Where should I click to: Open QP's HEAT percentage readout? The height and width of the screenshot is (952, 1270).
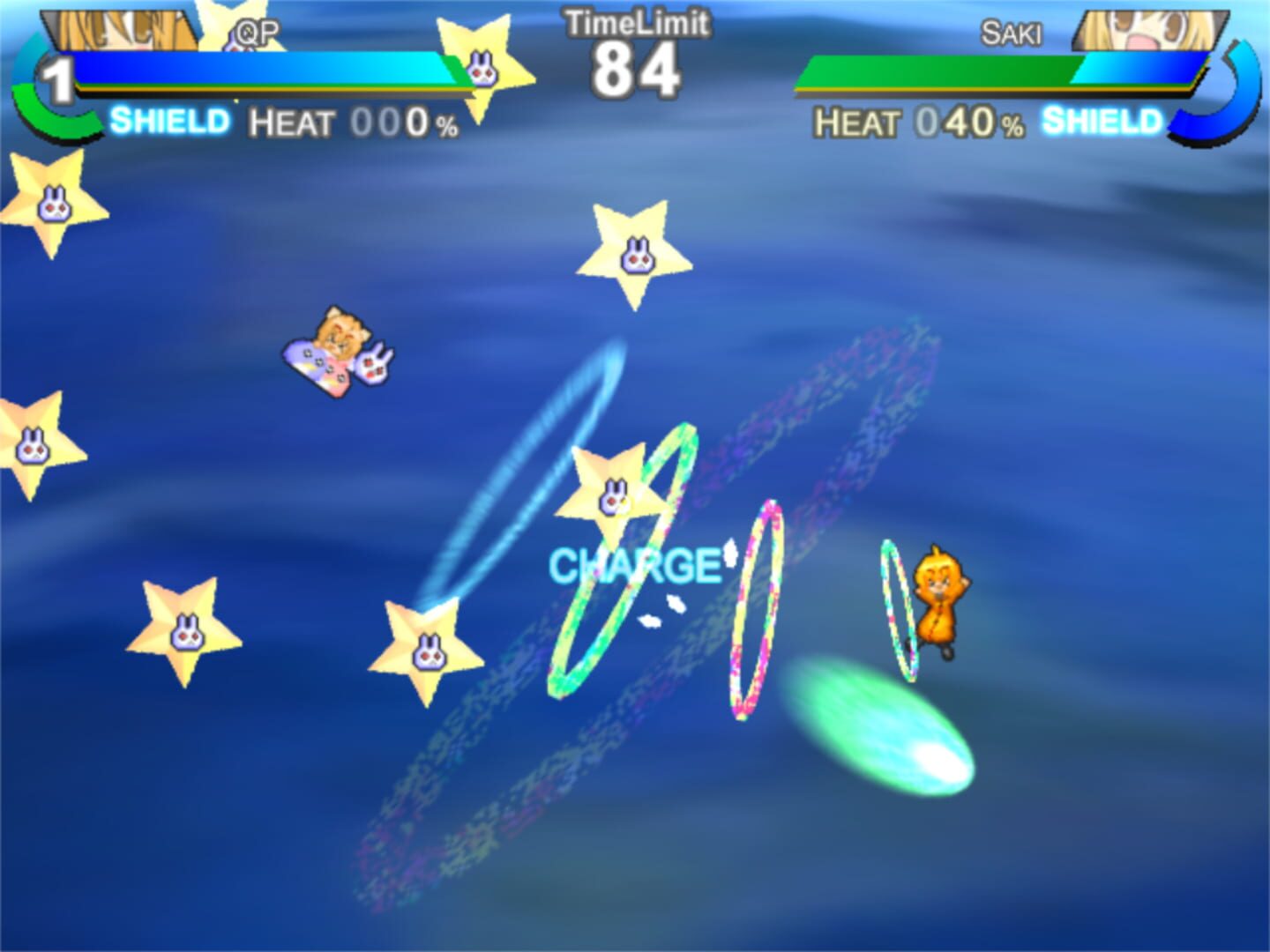(353, 122)
